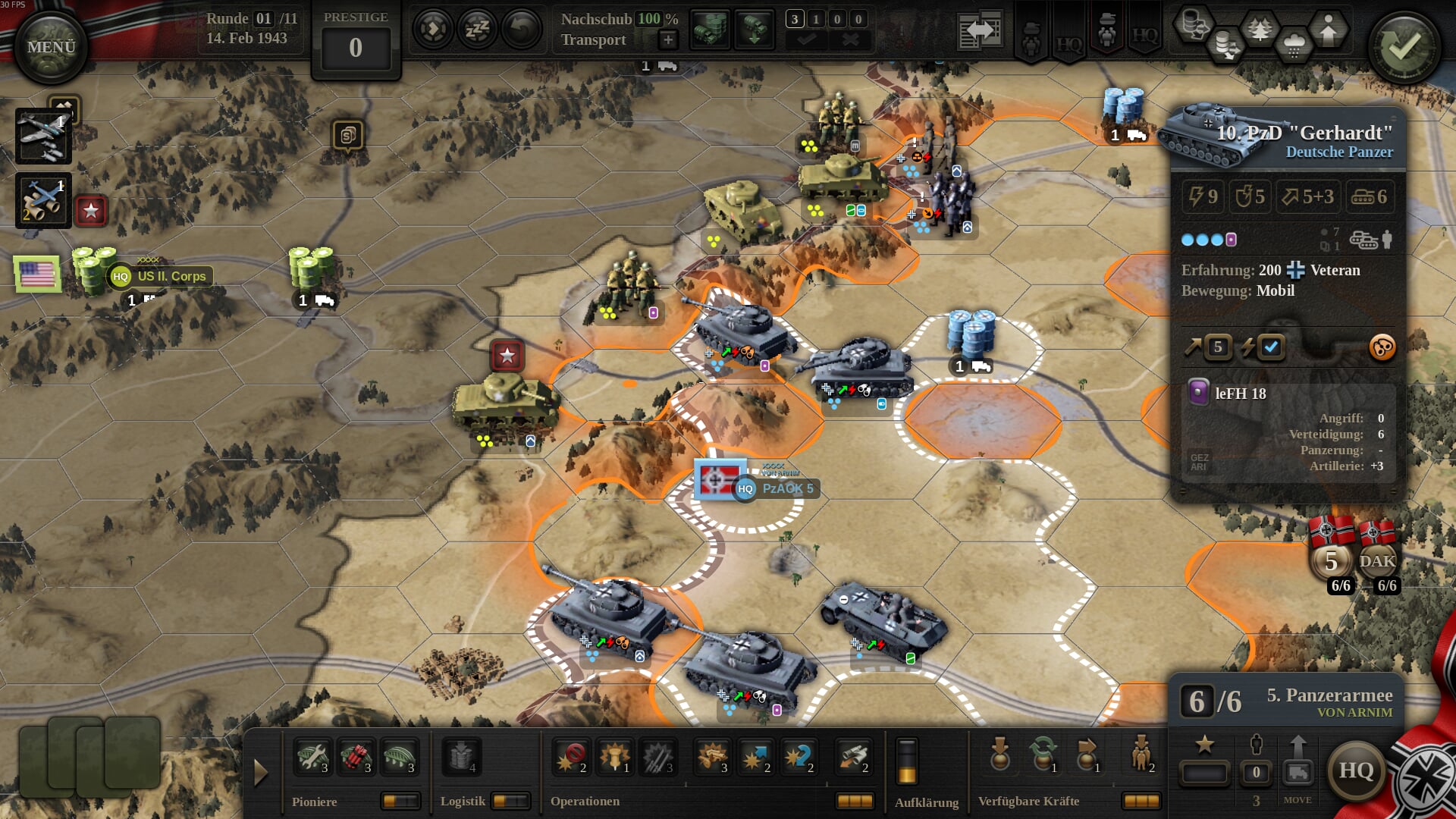Image resolution: width=1456 pixels, height=819 pixels.
Task: Use the green refresh forces action
Action: click(x=1043, y=755)
